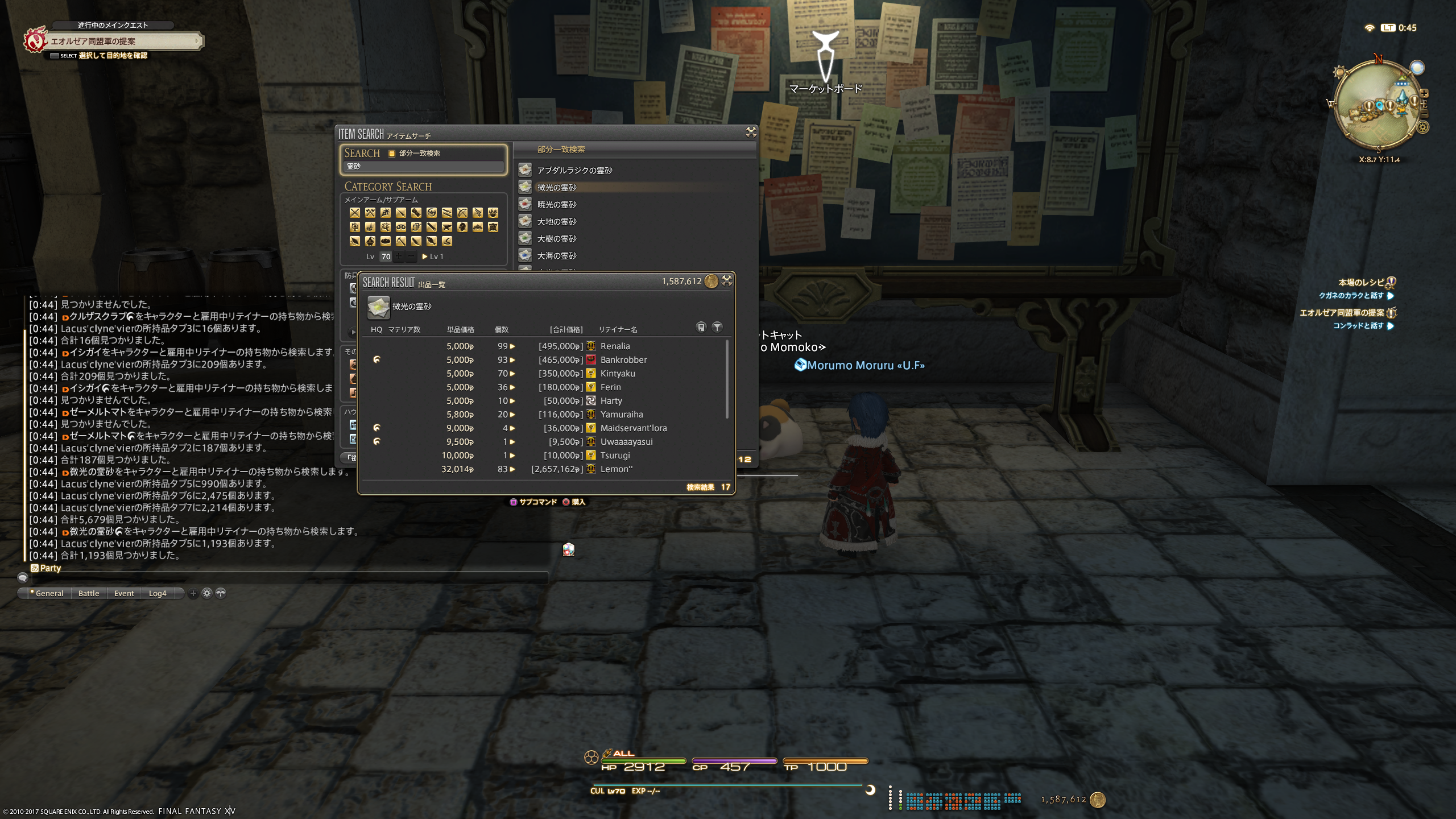Screen dimensions: 1456x819
Task: Click the search text field containing 霊砂
Action: coord(423,167)
